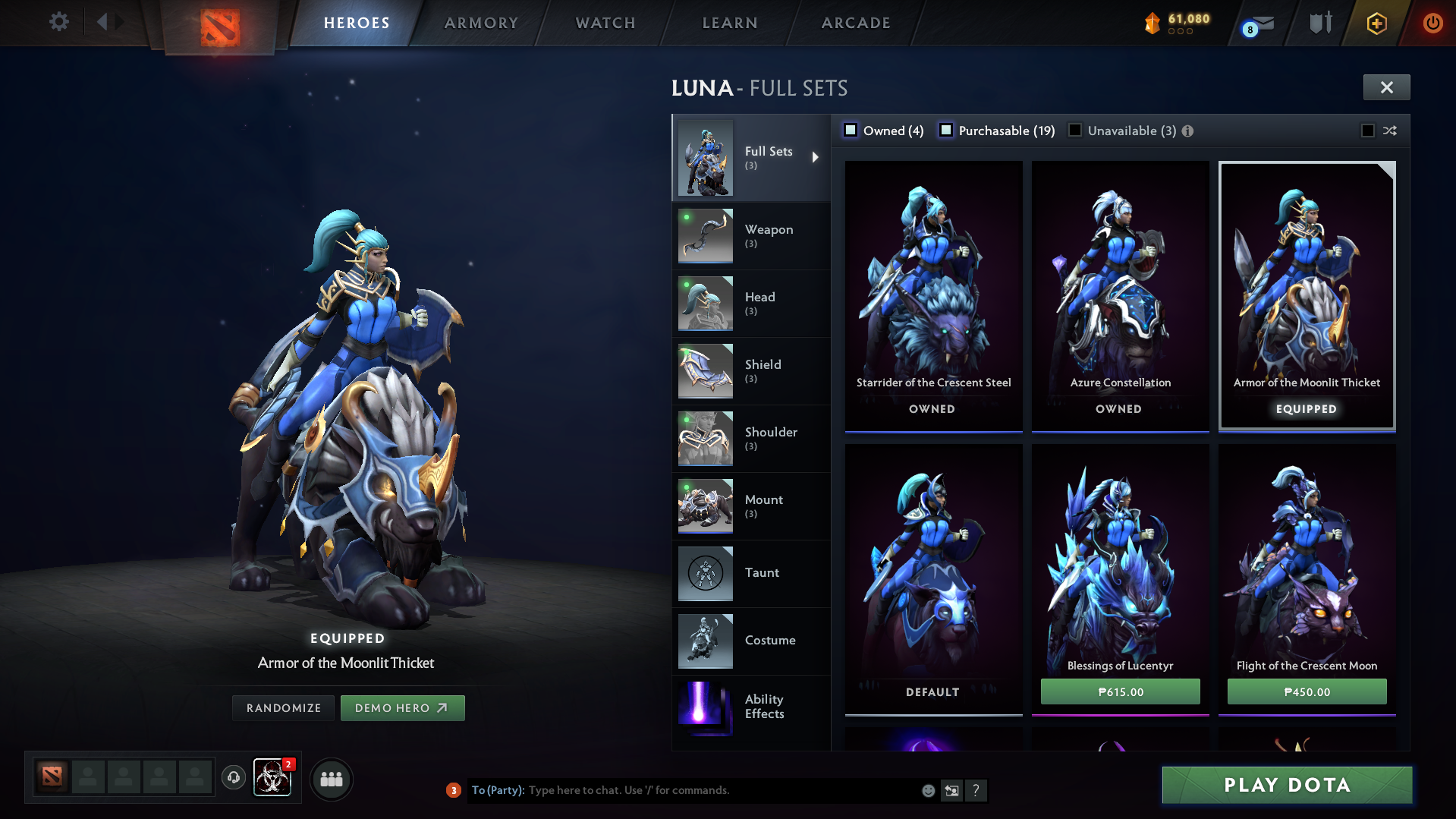Open Dota Plus with the gold hexagon icon
The height and width of the screenshot is (819, 1456).
[x=1376, y=23]
